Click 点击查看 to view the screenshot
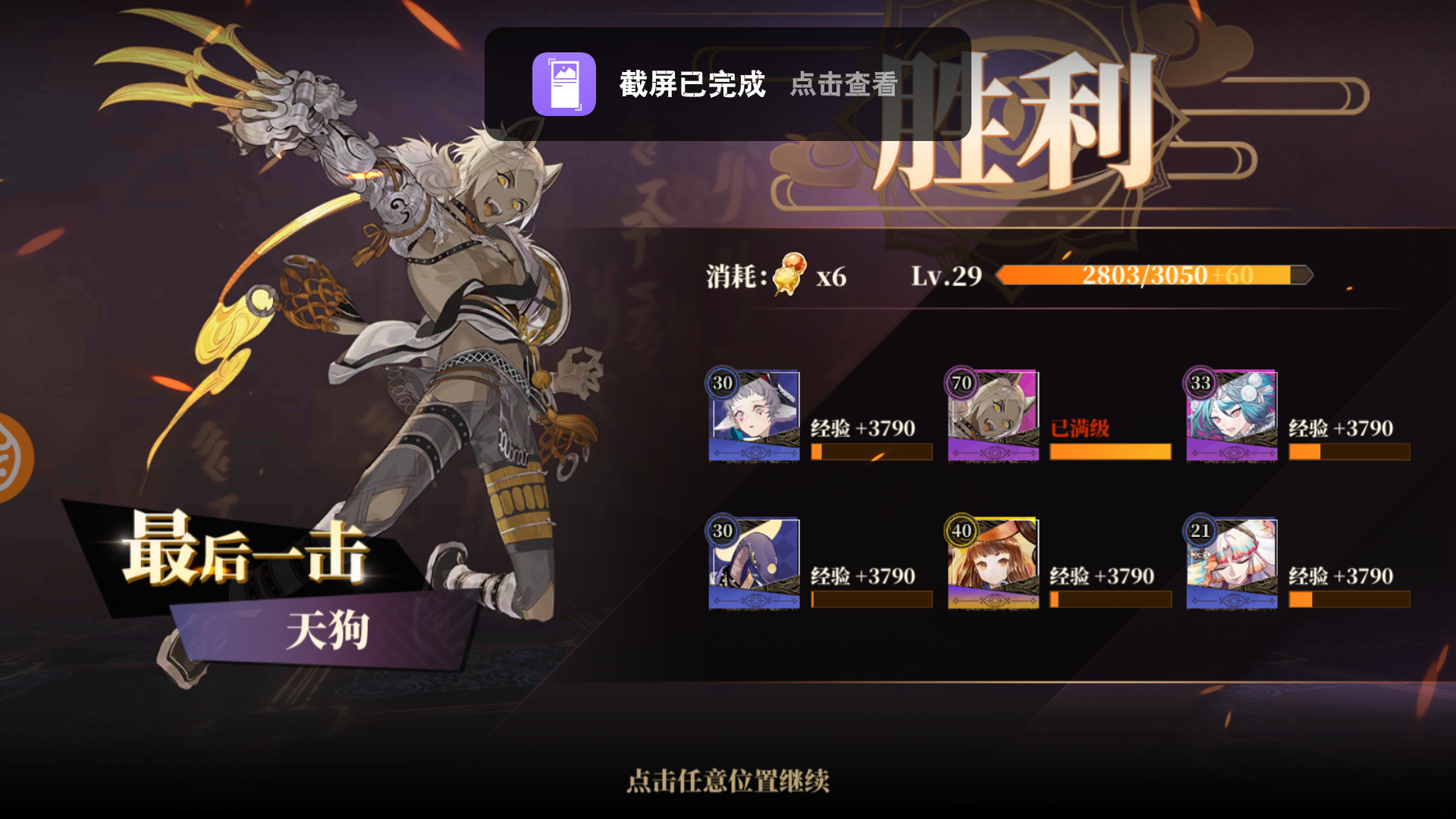The height and width of the screenshot is (819, 1456). [x=842, y=86]
